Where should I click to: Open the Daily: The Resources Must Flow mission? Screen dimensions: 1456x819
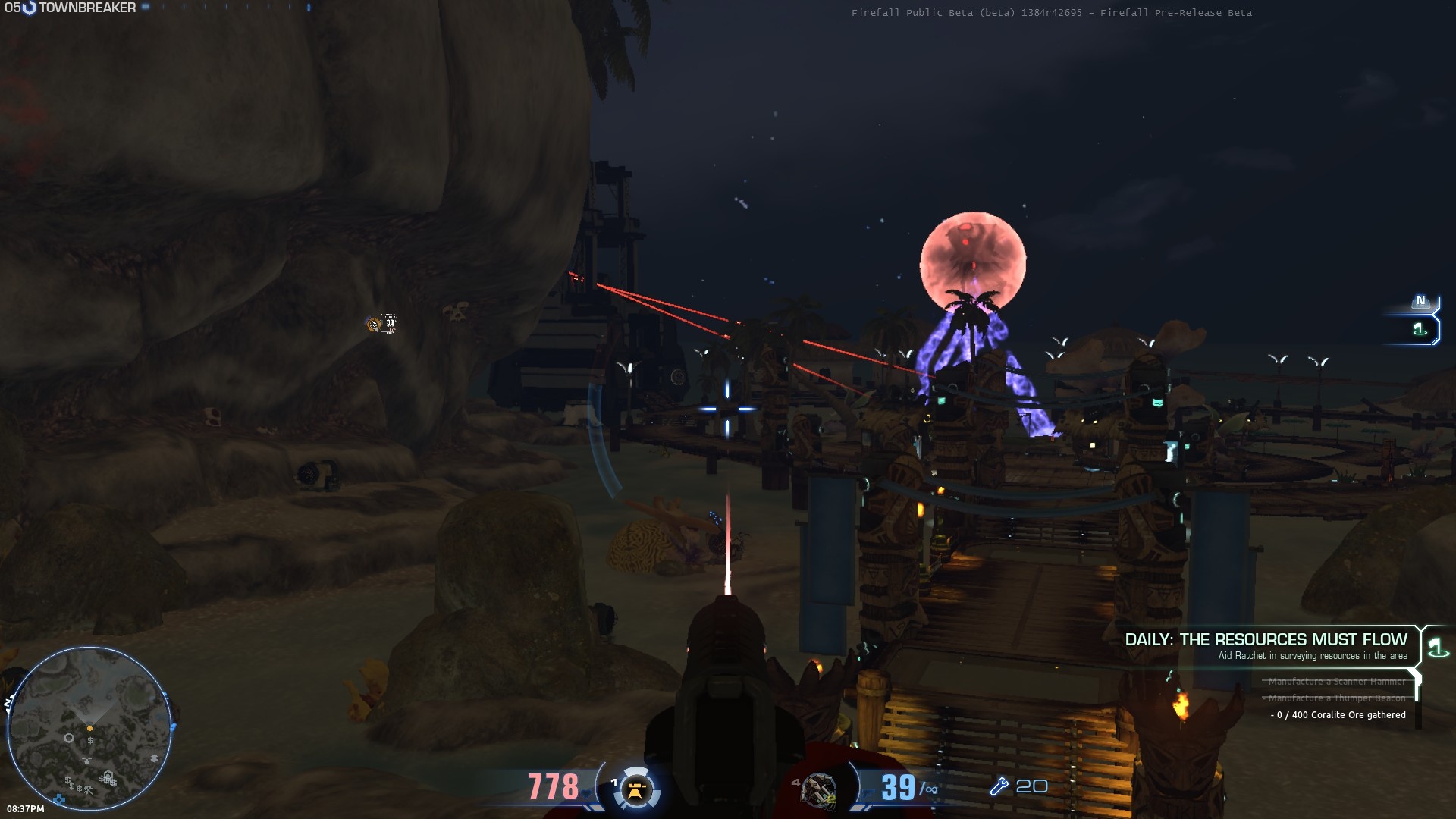pos(1265,640)
